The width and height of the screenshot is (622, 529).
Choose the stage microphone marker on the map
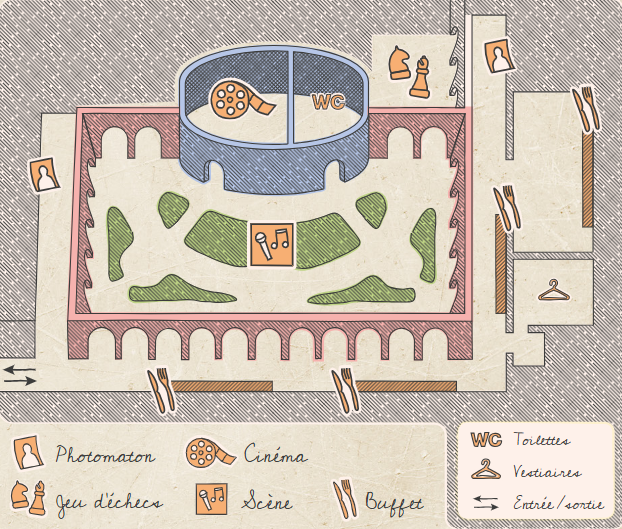click(270, 244)
